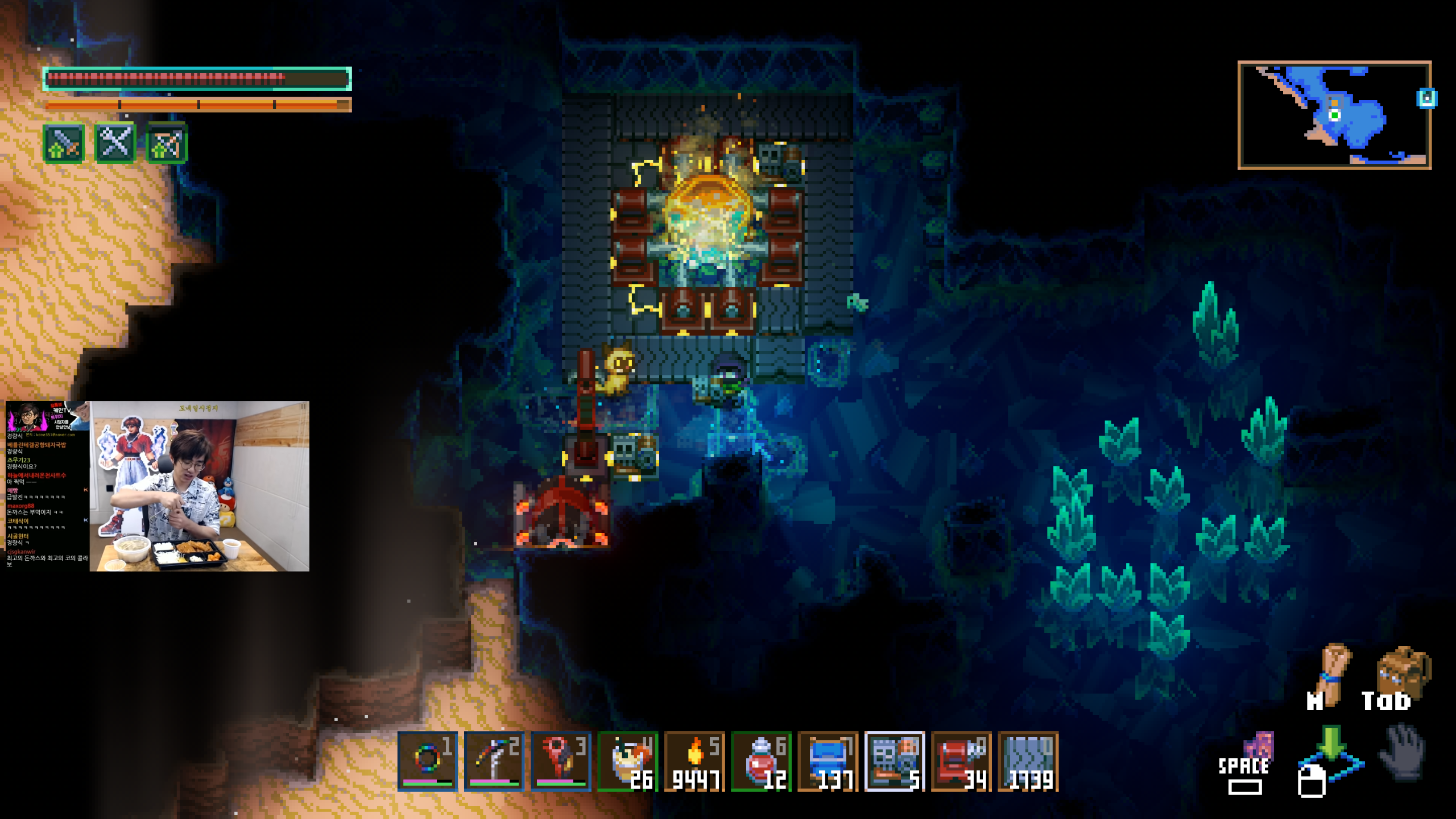The width and height of the screenshot is (1456, 819).
Task: Select the blue wall block stack
Action: pyautogui.click(x=1028, y=760)
